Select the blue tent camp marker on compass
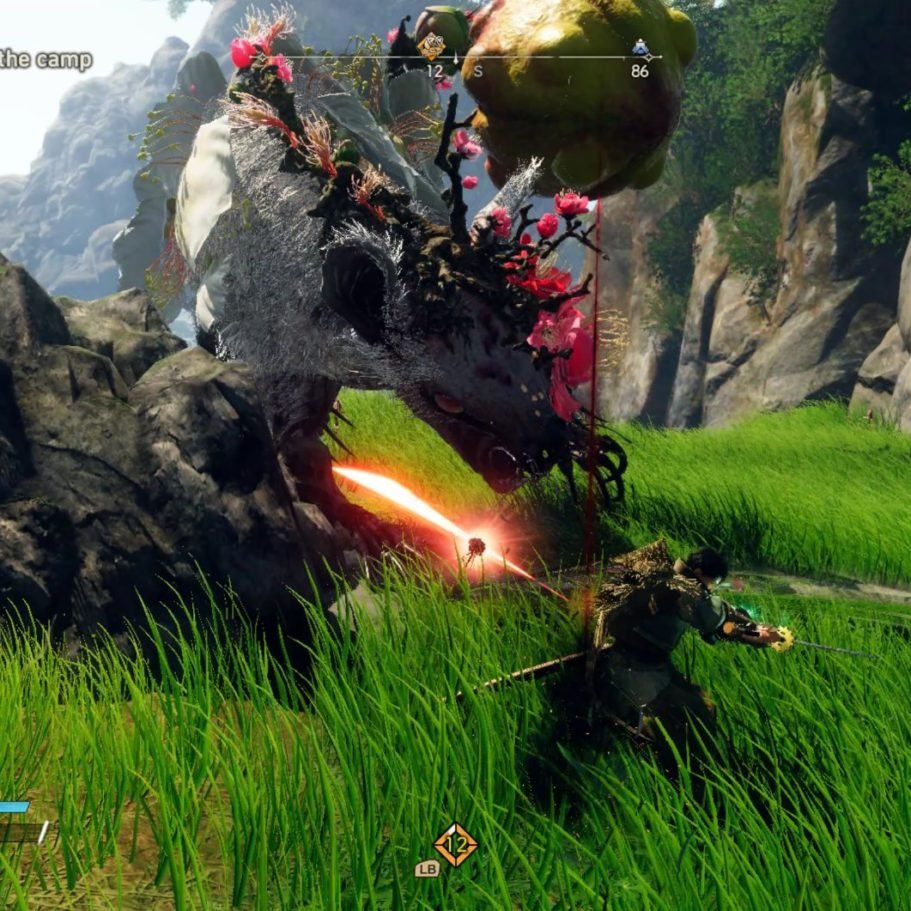Viewport: 911px width, 911px height. tap(640, 48)
